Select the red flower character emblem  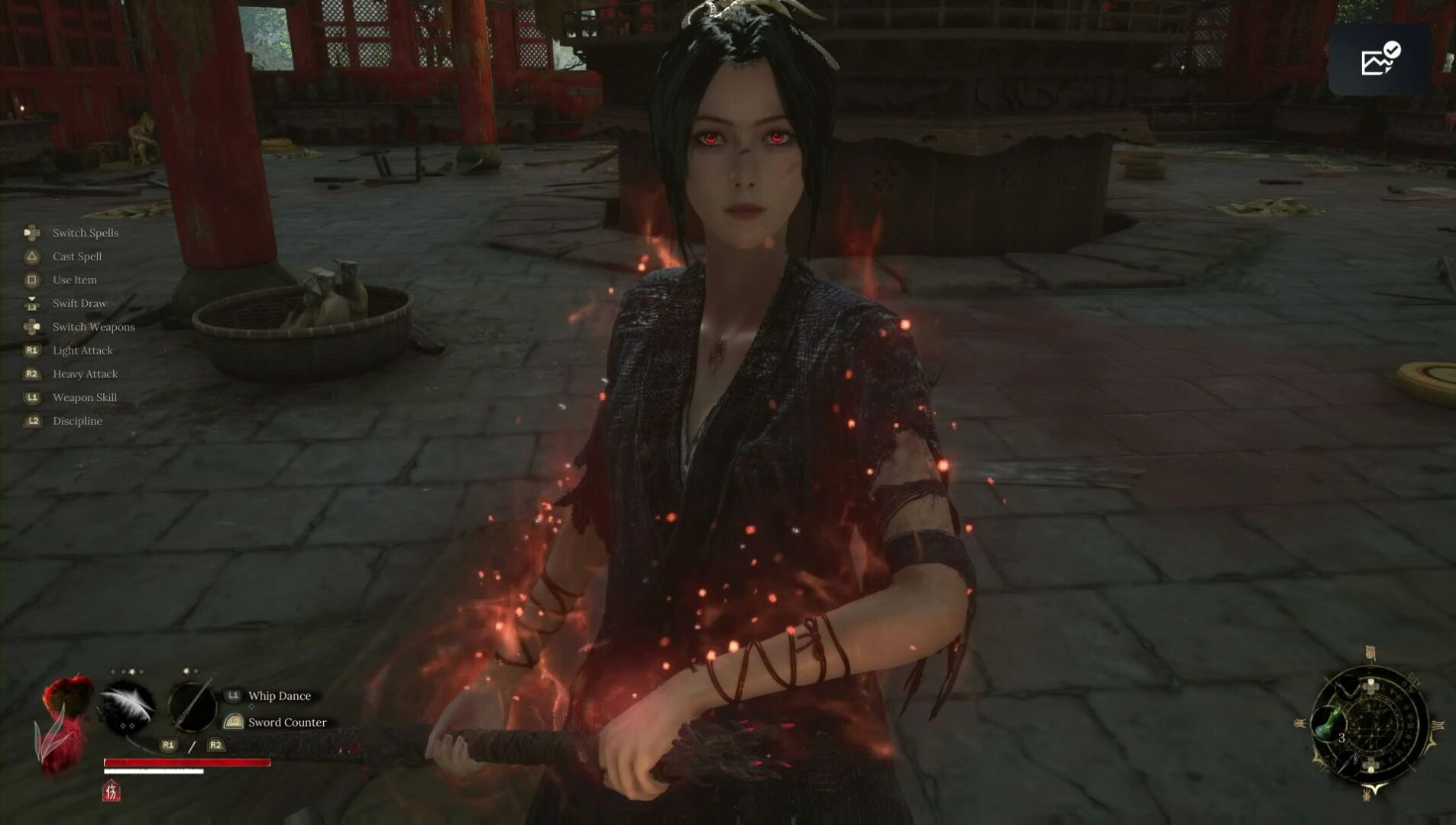click(x=64, y=722)
